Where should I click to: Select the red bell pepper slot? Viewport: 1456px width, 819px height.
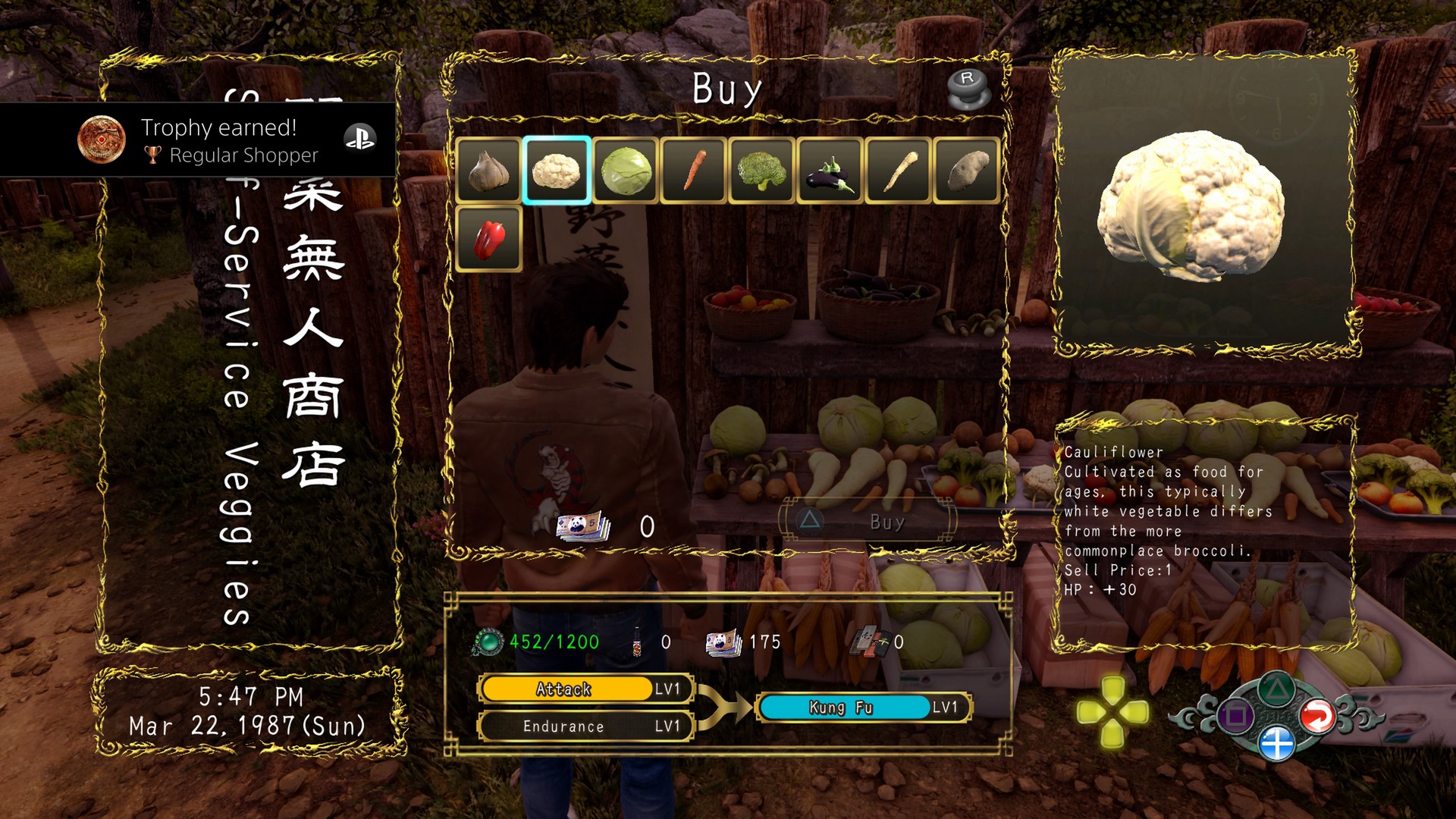pyautogui.click(x=488, y=239)
